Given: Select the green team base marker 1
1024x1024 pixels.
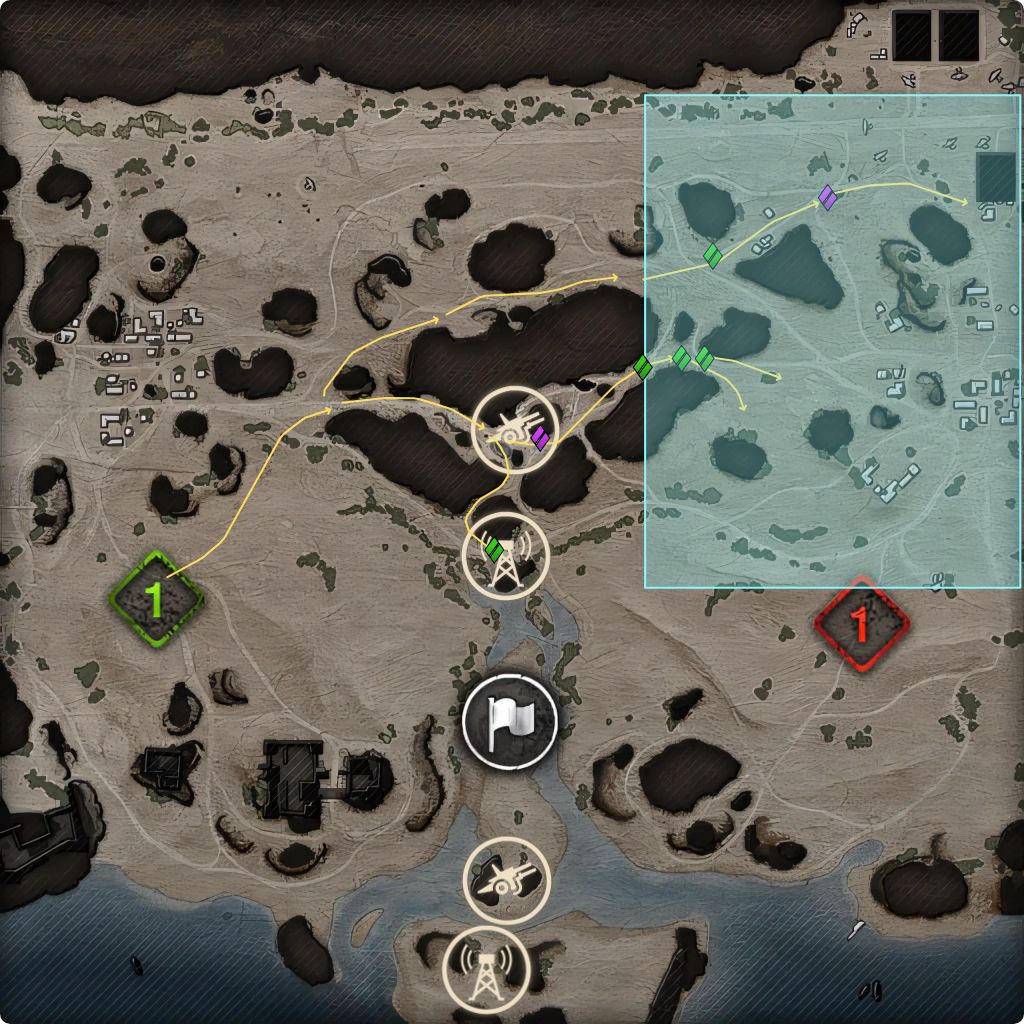Looking at the screenshot, I should pyautogui.click(x=157, y=598).
